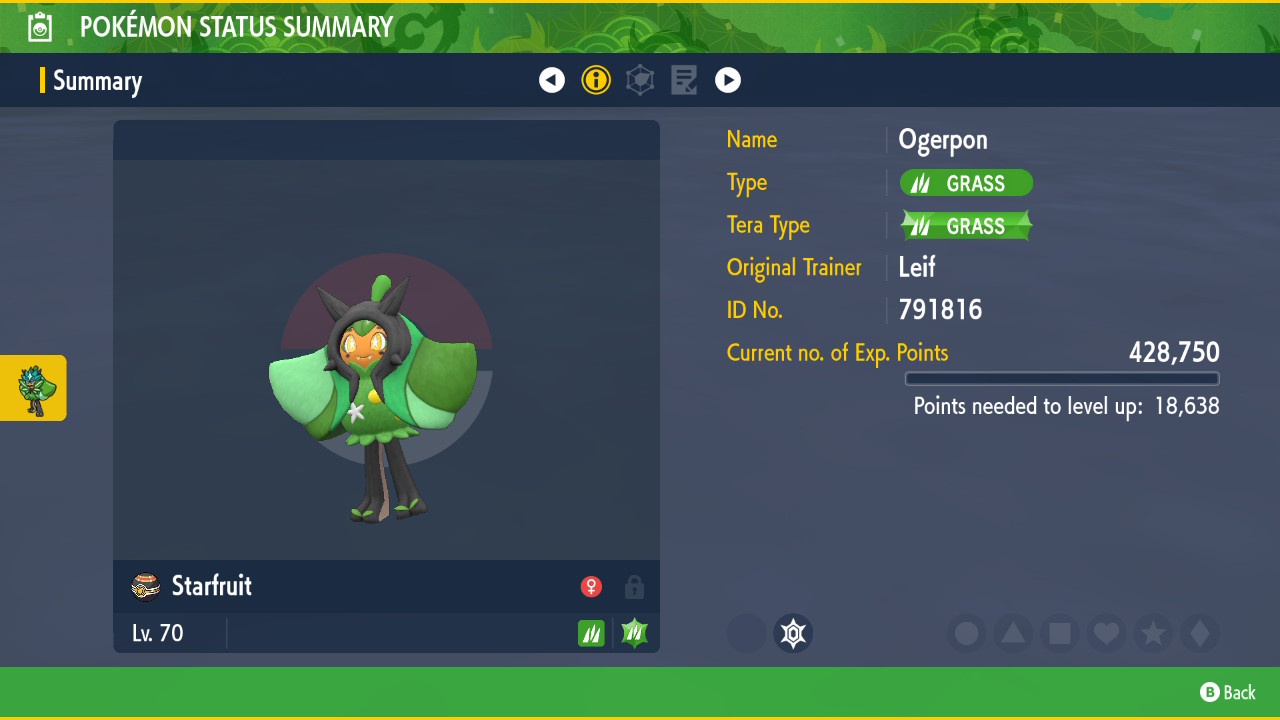The height and width of the screenshot is (720, 1280).
Task: Click the white mark badge icon
Action: pyautogui.click(x=793, y=634)
